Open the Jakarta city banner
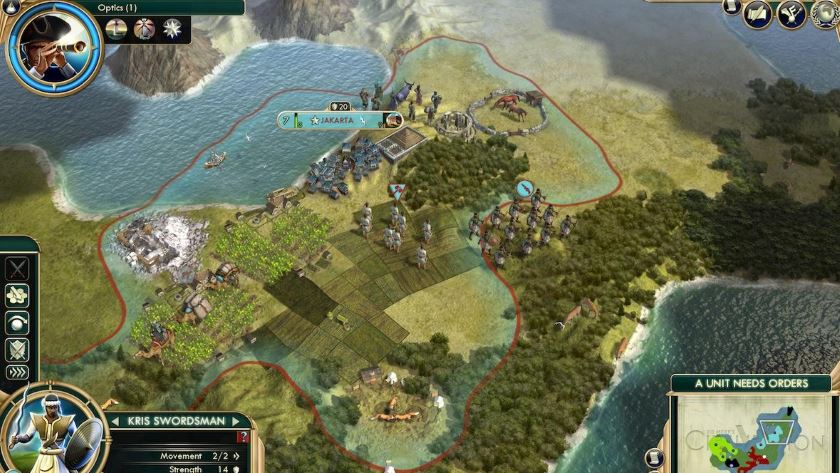Viewport: 840px width, 473px height. (x=336, y=120)
